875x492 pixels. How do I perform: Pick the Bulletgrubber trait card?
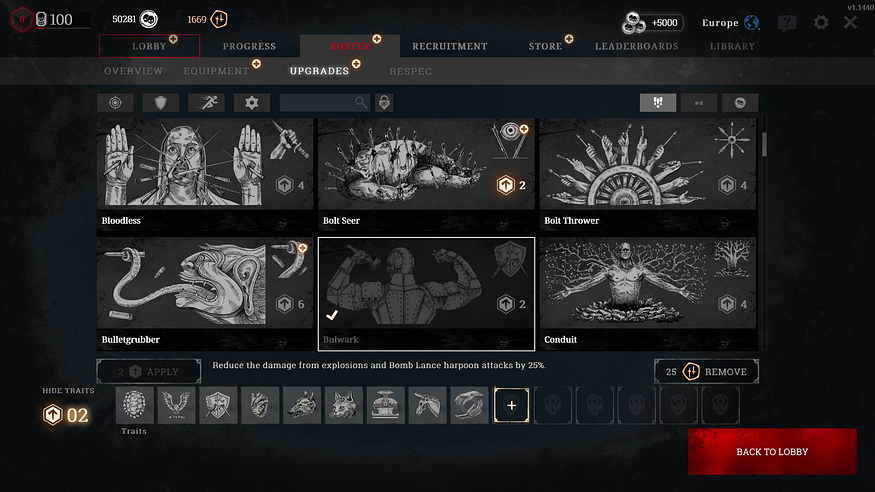[205, 292]
